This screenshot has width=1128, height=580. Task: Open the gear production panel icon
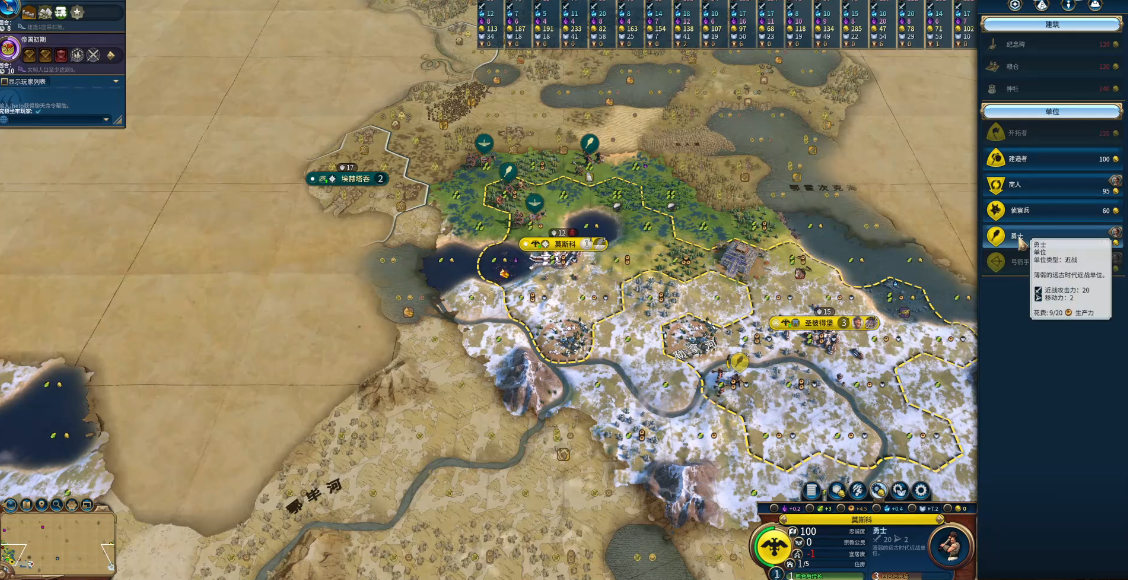pyautogui.click(x=921, y=491)
